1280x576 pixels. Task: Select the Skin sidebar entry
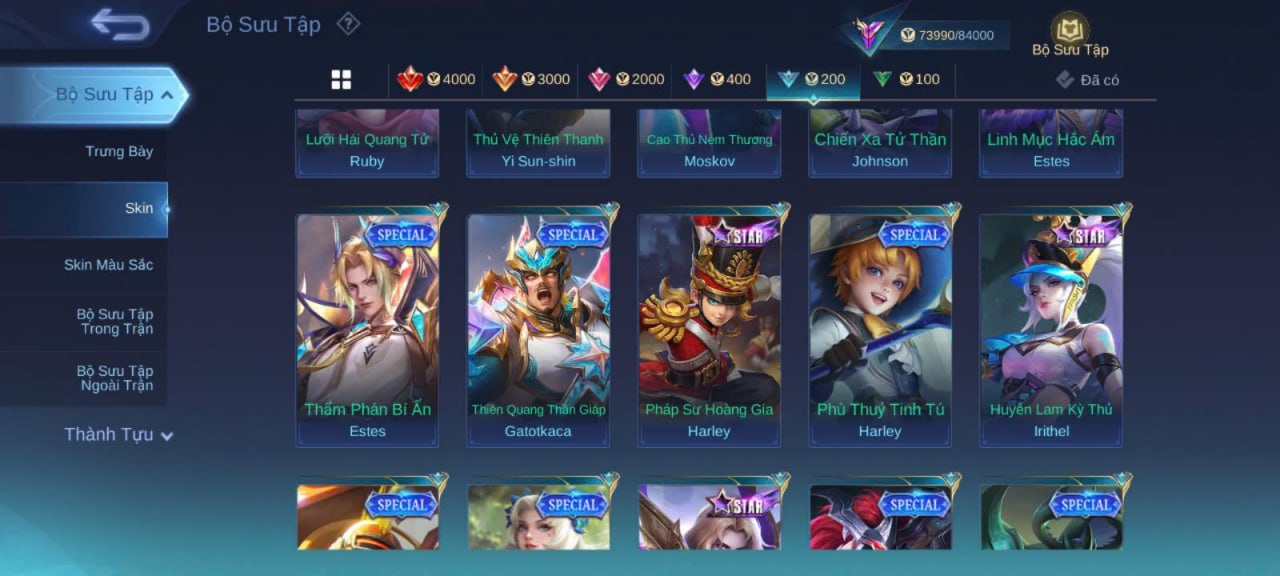point(138,208)
